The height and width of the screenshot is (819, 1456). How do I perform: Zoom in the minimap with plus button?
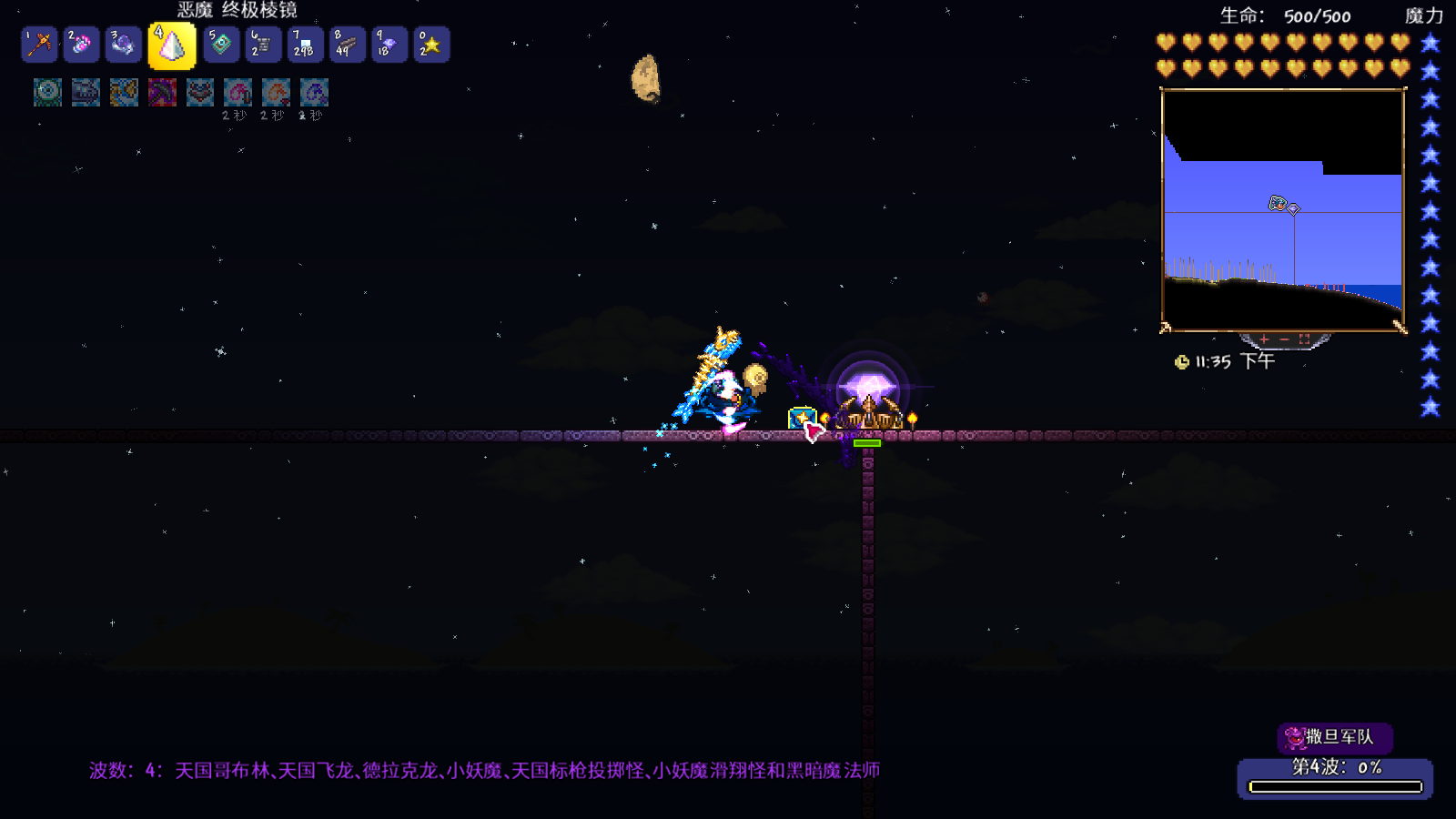tap(1264, 339)
